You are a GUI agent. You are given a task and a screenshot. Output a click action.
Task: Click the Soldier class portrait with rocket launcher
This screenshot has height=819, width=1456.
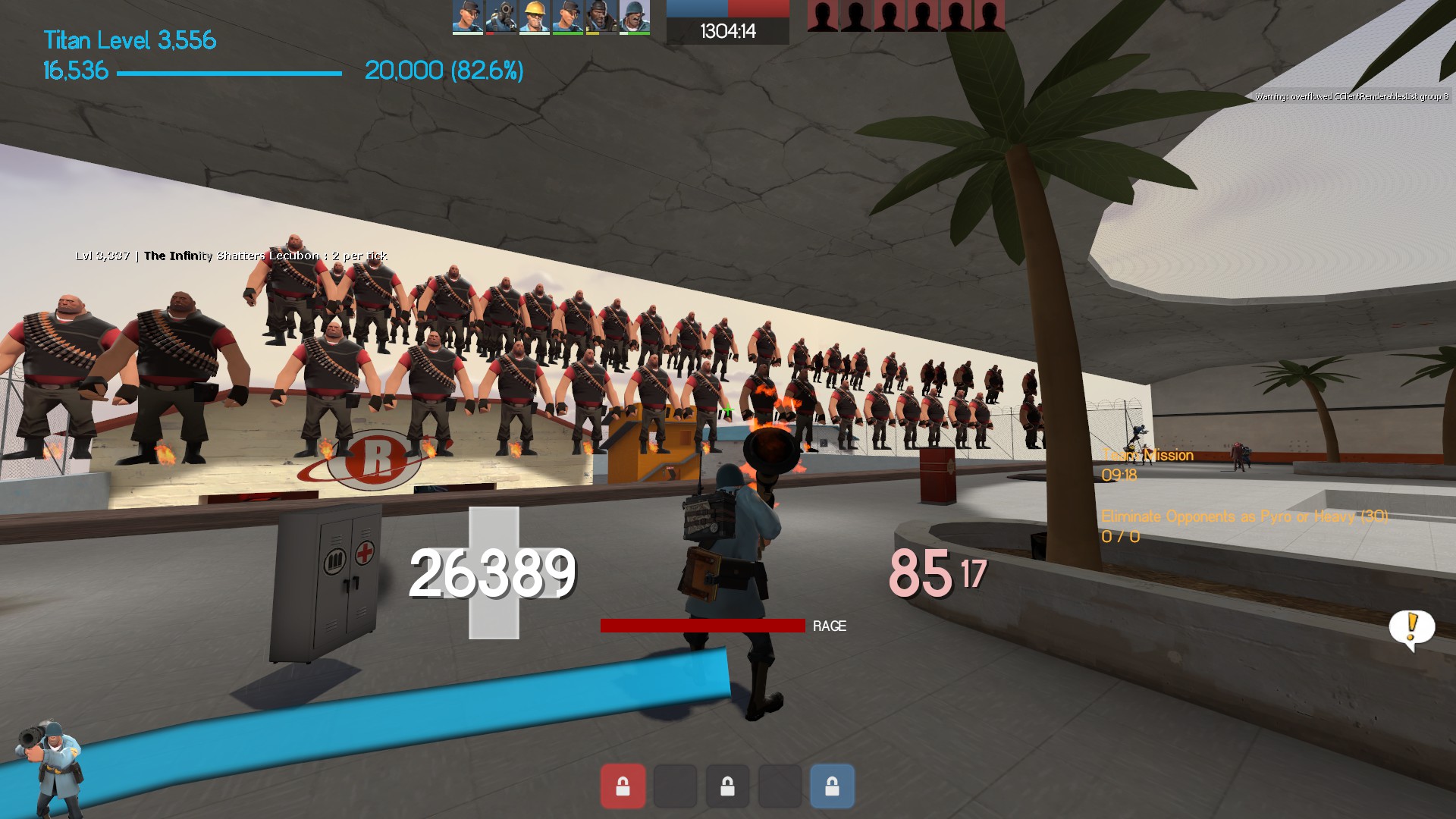click(50, 766)
